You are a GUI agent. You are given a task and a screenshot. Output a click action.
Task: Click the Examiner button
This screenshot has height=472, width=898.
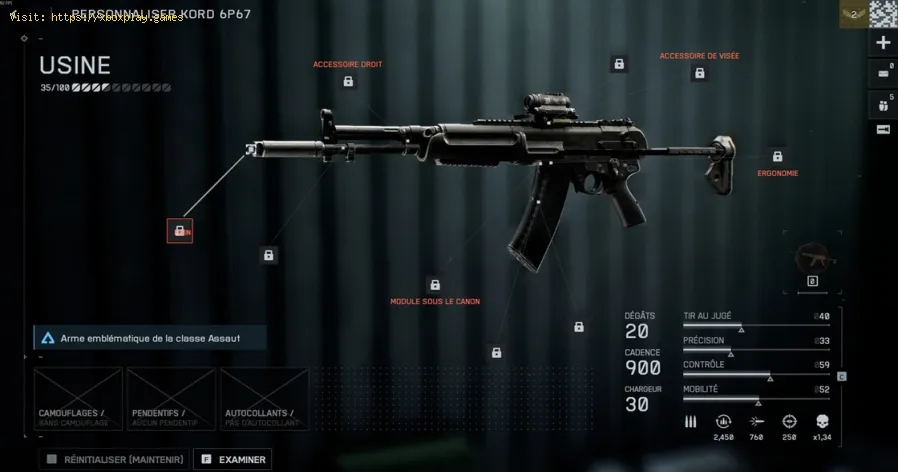tap(232, 459)
